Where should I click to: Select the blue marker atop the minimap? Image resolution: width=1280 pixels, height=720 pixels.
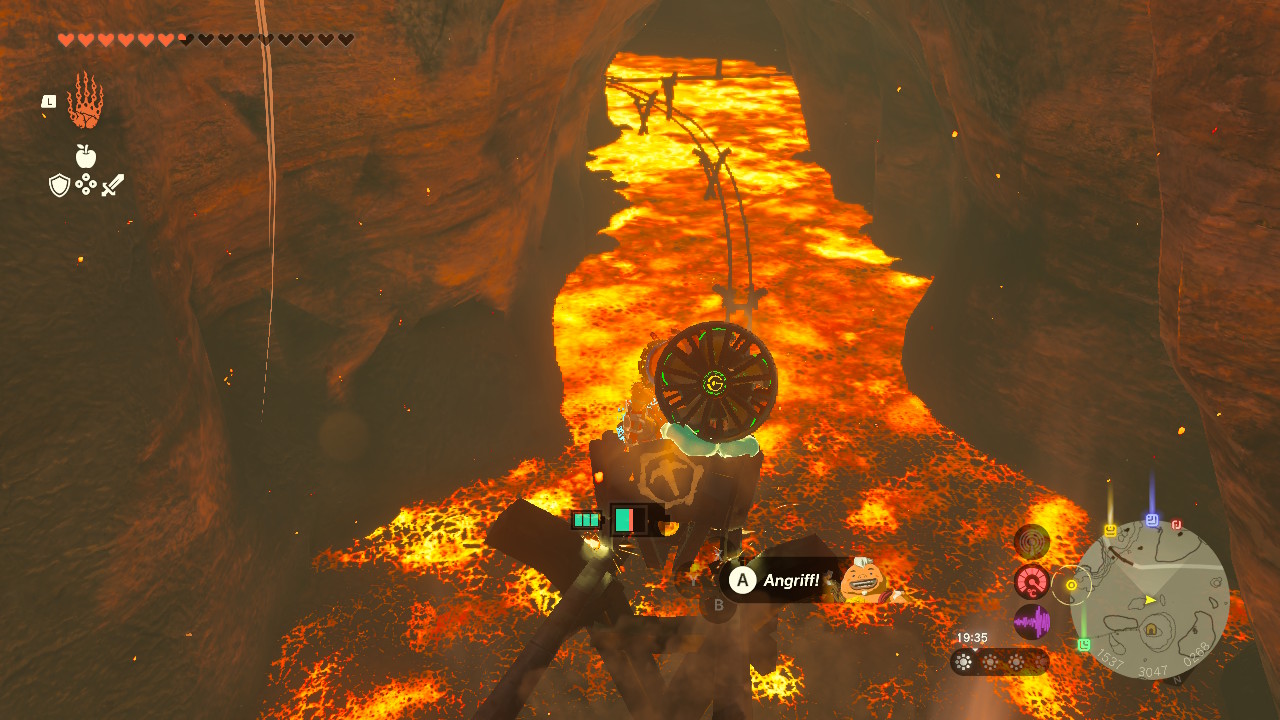(x=1151, y=520)
